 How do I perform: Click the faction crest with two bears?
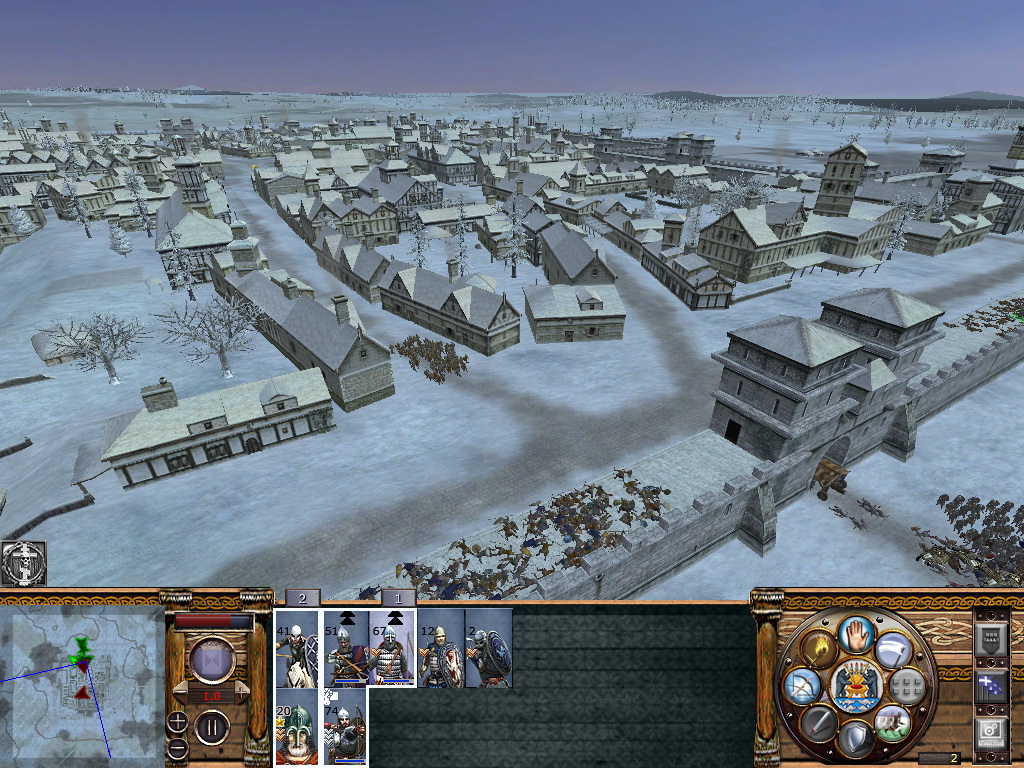(855, 686)
